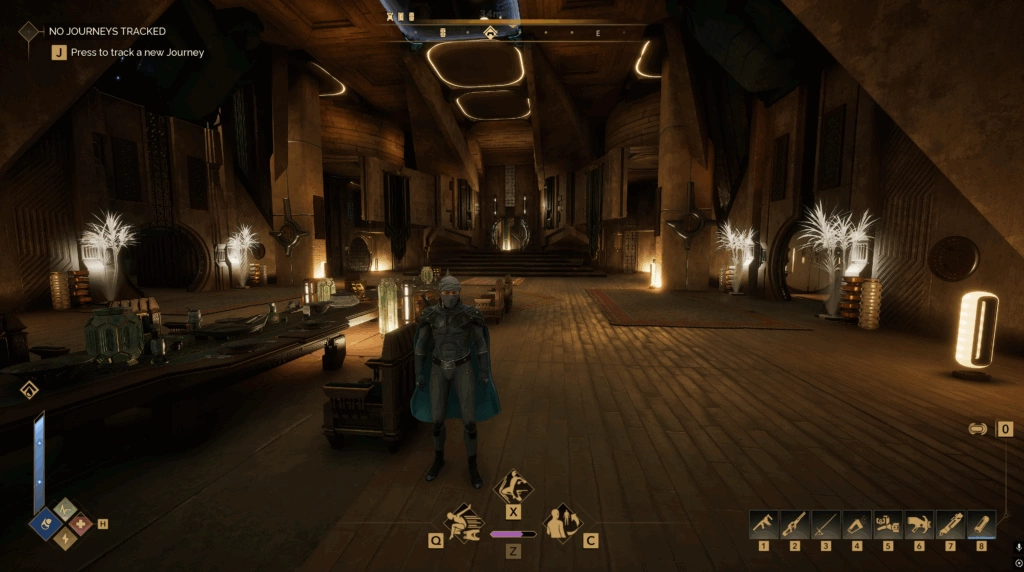Equip the handheld device in hotbar slot 6
Image resolution: width=1024 pixels, height=572 pixels.
point(918,524)
